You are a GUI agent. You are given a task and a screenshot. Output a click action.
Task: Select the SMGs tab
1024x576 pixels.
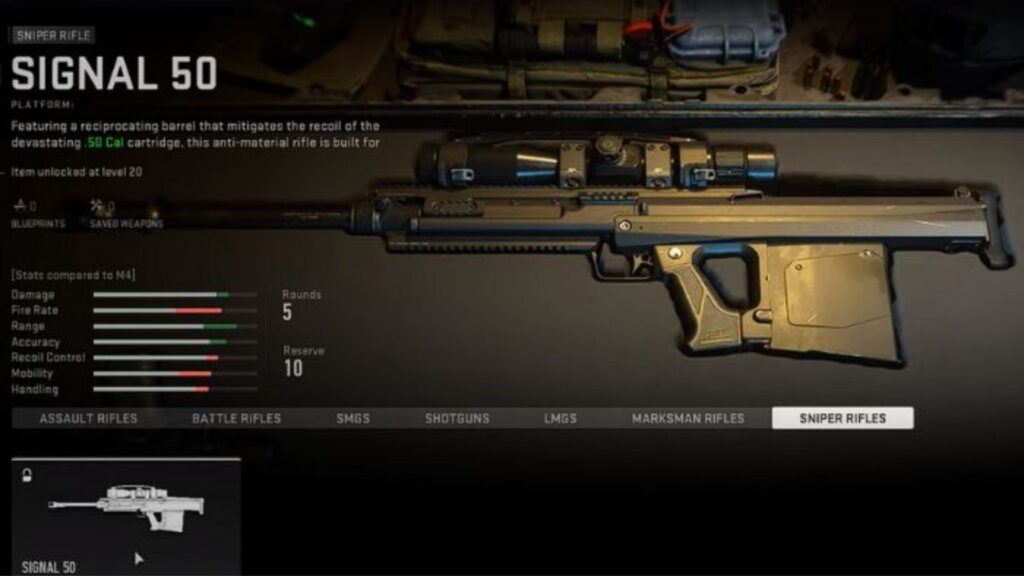pyautogui.click(x=353, y=418)
